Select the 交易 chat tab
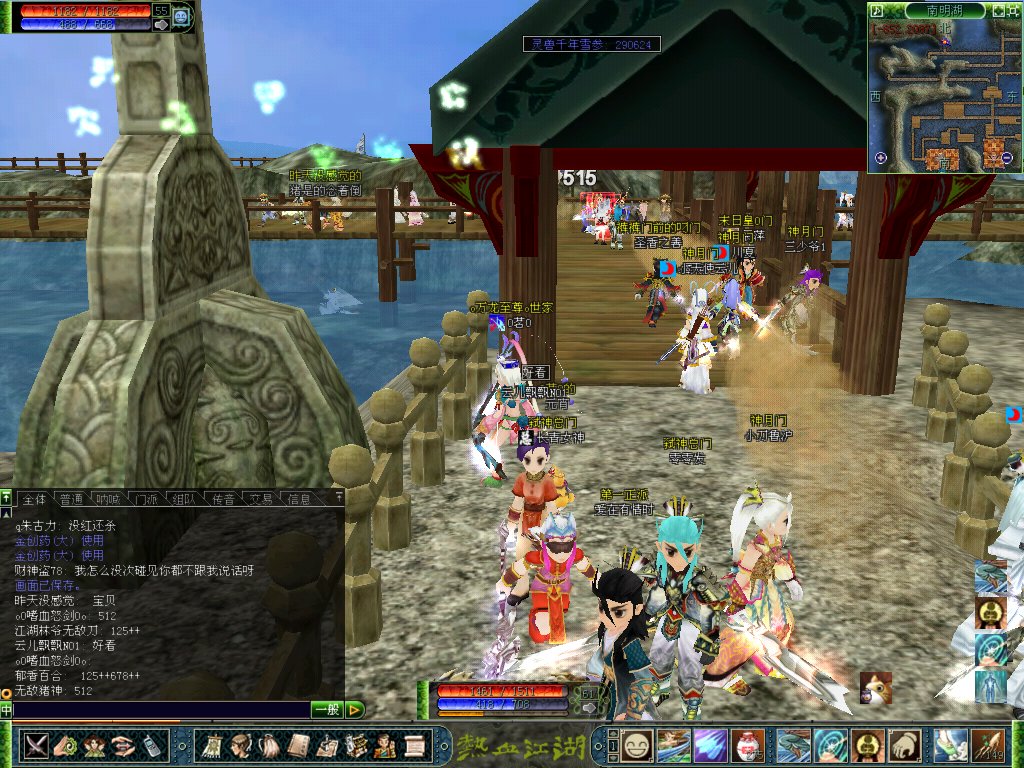 point(261,498)
